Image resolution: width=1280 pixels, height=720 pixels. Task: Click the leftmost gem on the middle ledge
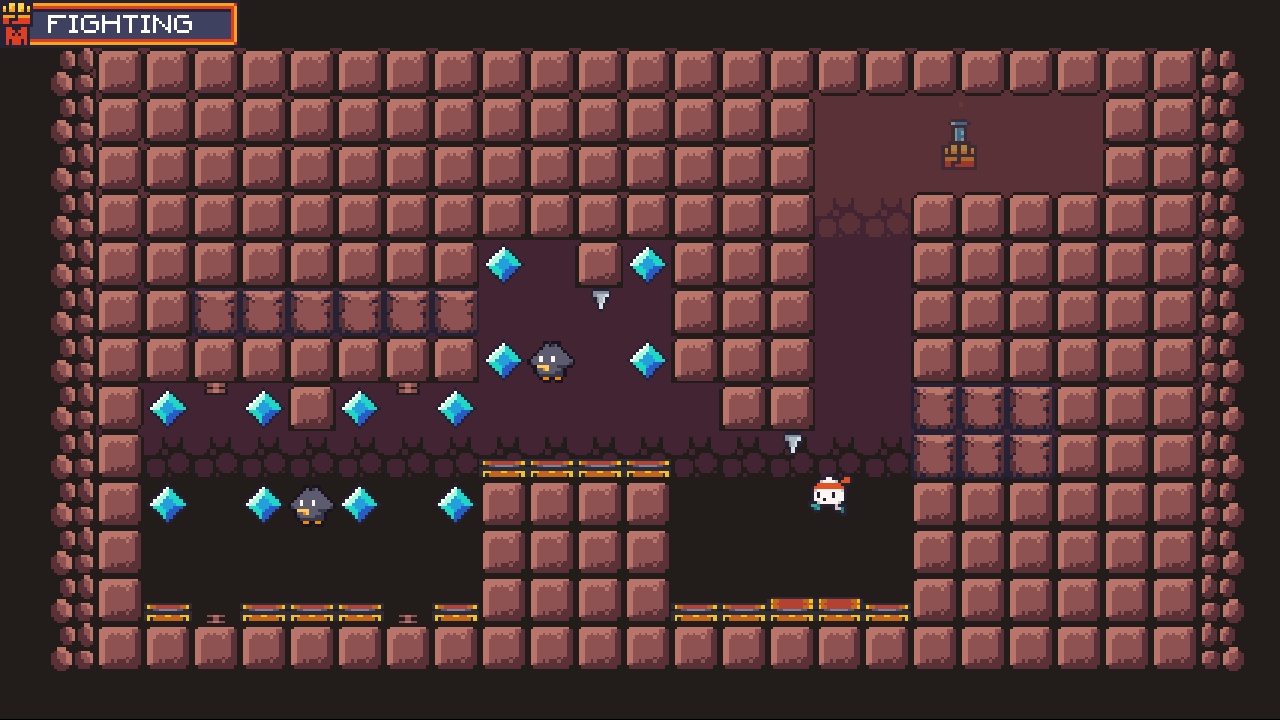click(x=168, y=408)
